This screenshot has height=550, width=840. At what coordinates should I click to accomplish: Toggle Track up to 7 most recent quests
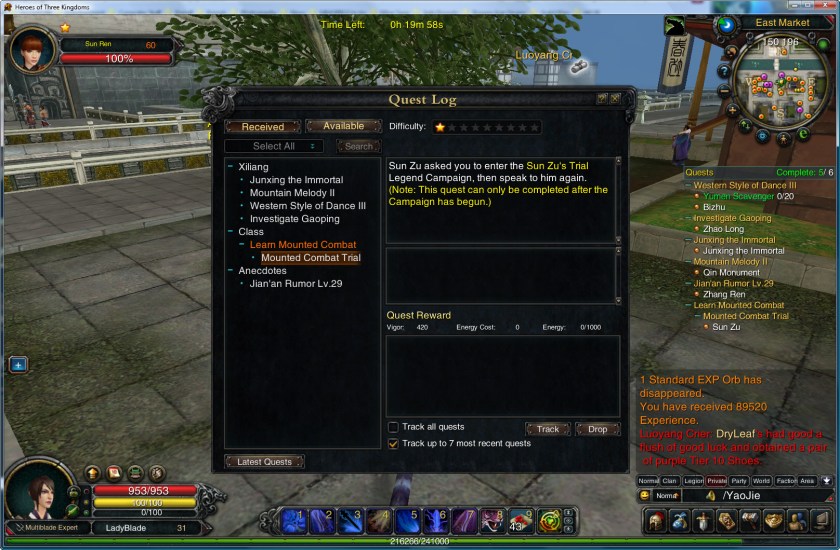(x=393, y=443)
